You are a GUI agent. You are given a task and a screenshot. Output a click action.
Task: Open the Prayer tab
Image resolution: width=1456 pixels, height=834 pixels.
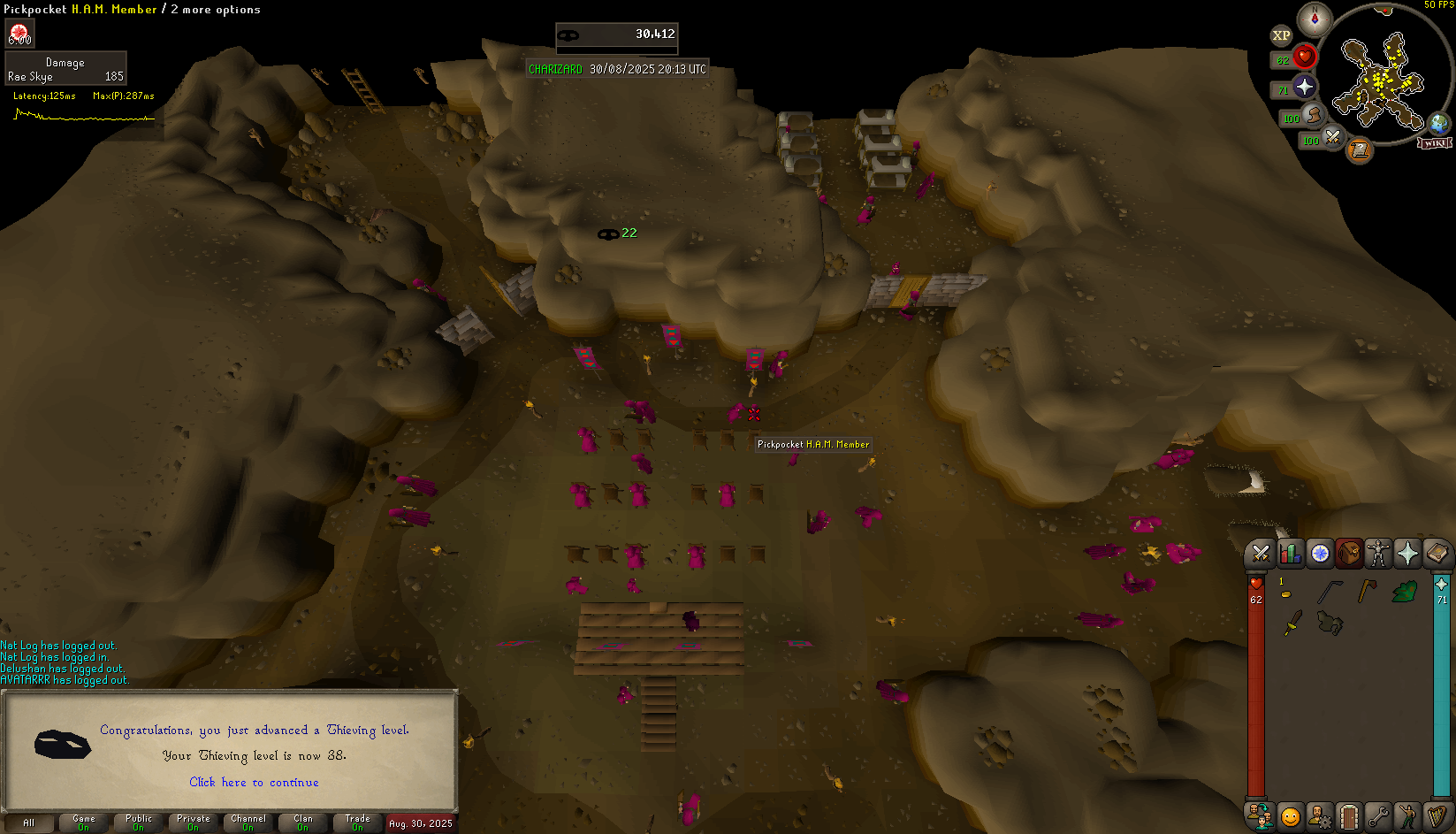tap(1407, 554)
